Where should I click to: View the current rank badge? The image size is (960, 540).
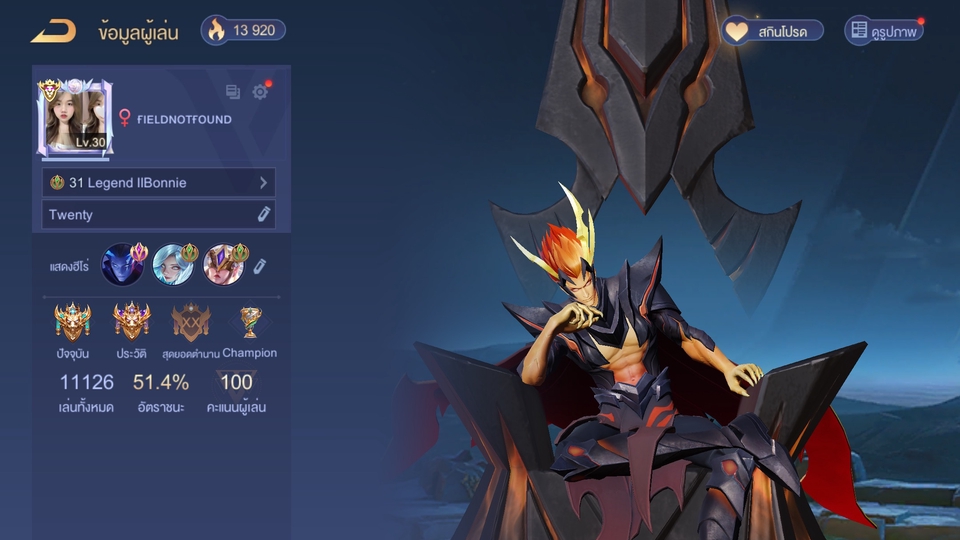click(72, 323)
